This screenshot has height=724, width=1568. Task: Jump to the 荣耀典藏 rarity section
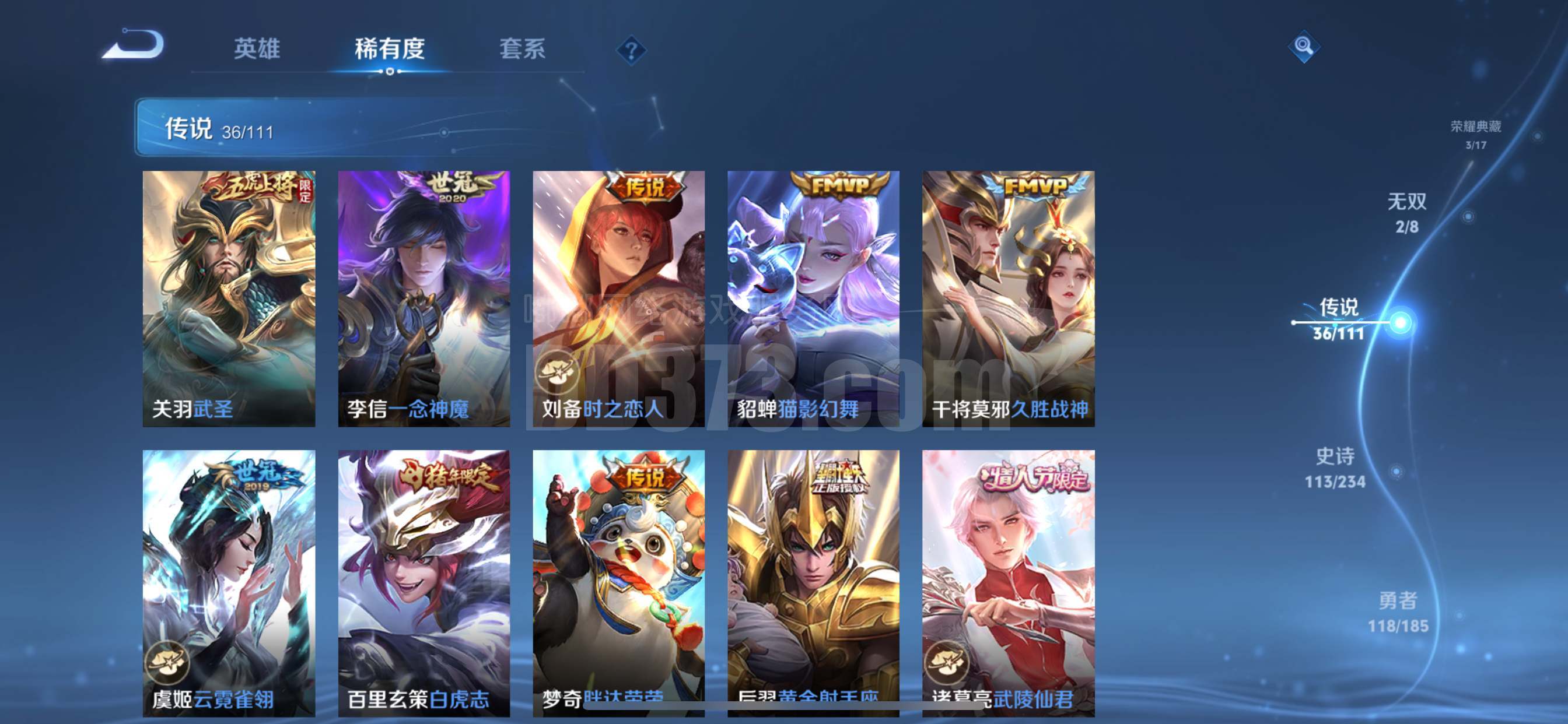[x=1475, y=134]
